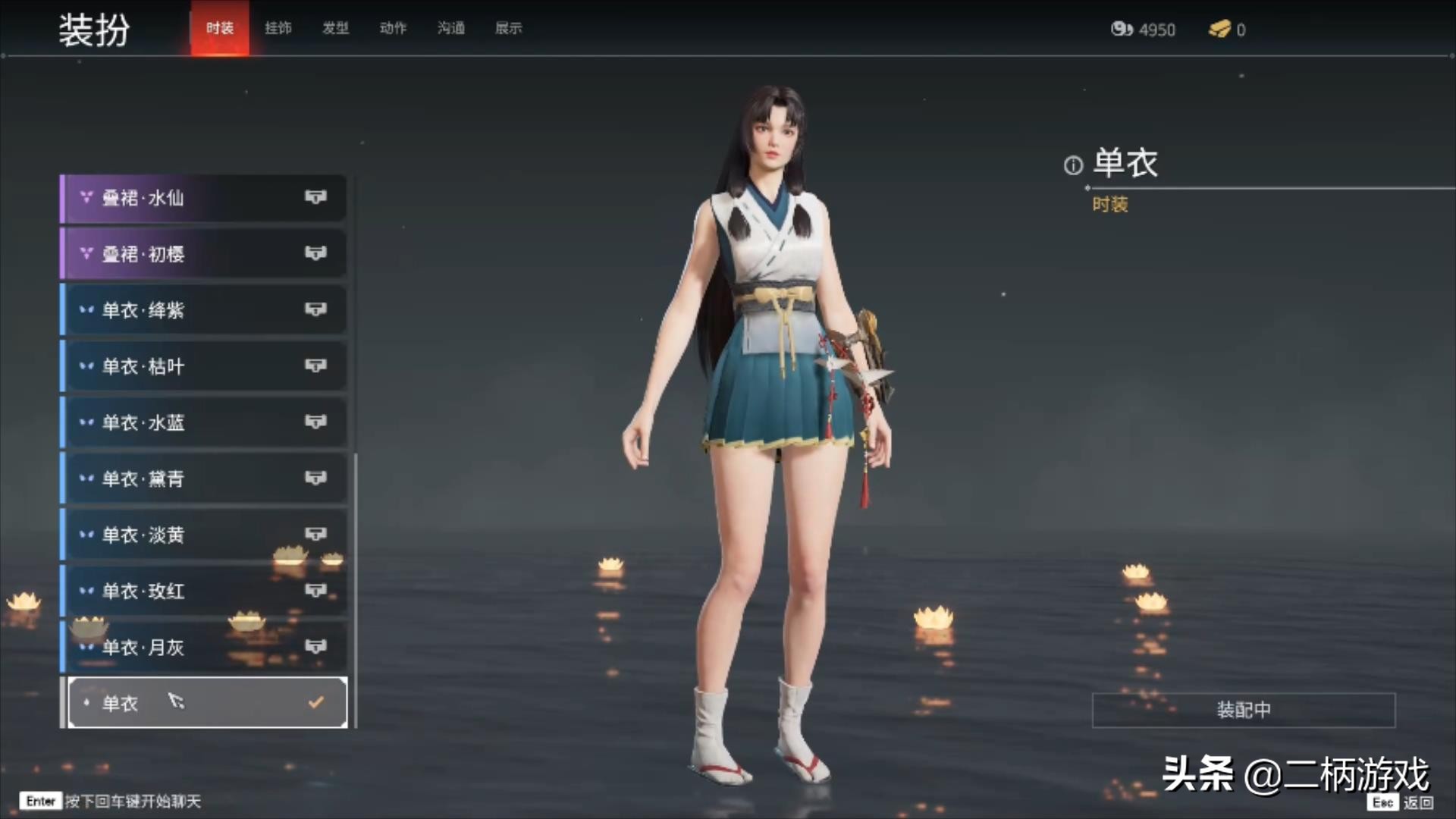Select the 单衣·枯叶 outfit row
This screenshot has height=819, width=1456.
coord(203,366)
